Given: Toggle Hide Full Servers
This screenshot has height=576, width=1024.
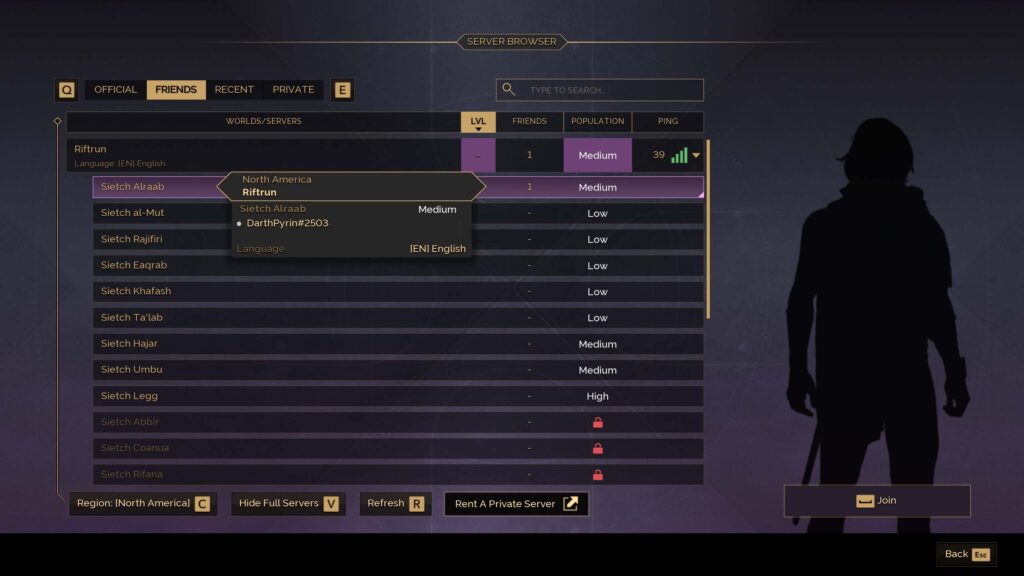Looking at the screenshot, I should pyautogui.click(x=288, y=504).
